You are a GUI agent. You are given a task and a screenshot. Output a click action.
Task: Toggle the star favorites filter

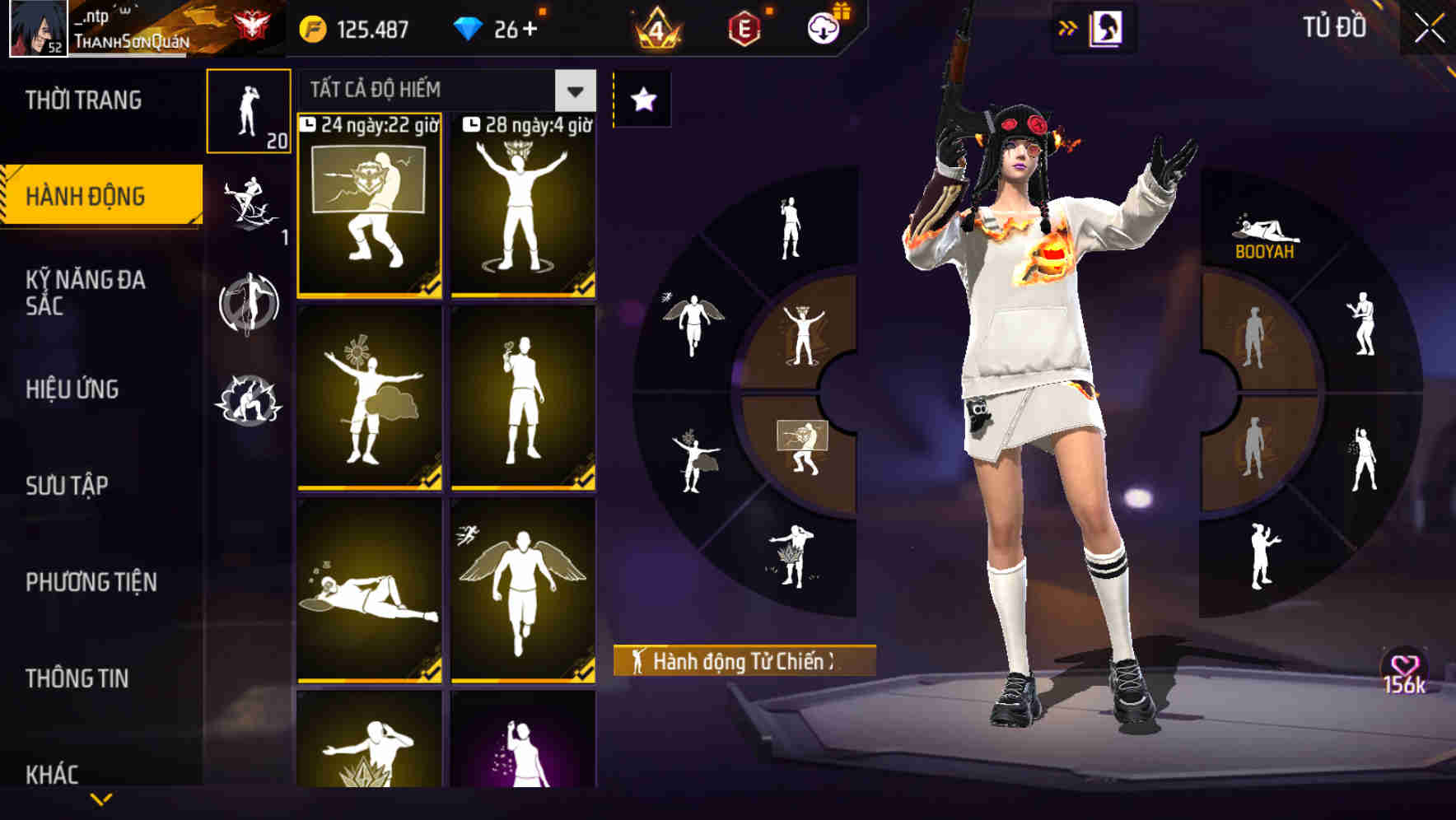[x=644, y=99]
